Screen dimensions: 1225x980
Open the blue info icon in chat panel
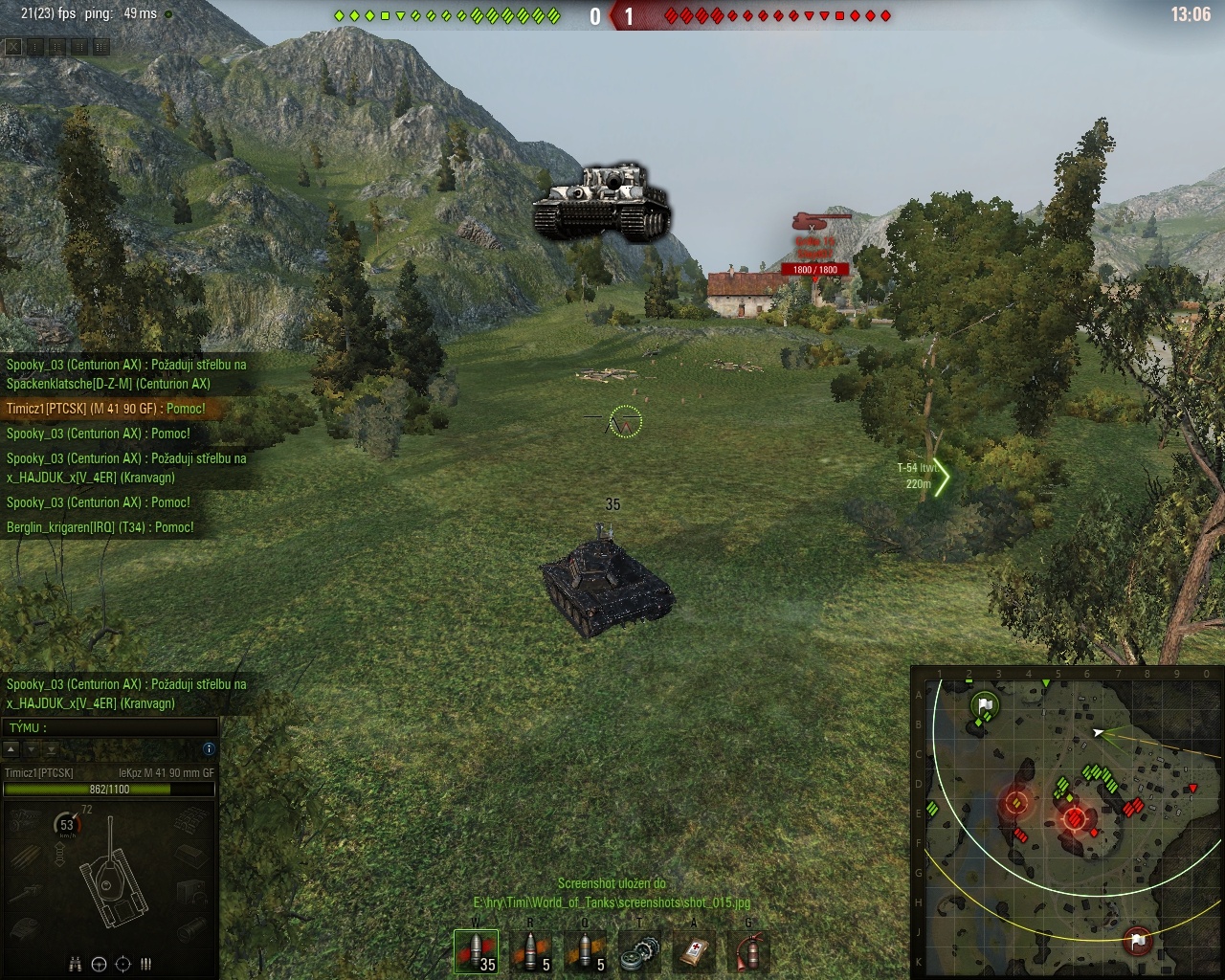(209, 748)
